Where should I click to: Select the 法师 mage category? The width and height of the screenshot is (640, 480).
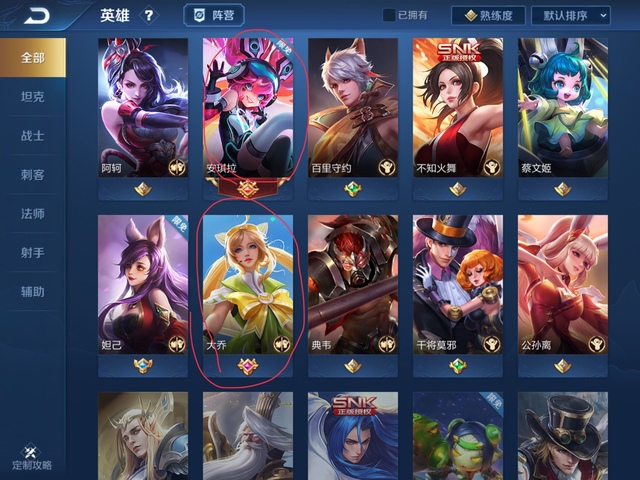pyautogui.click(x=33, y=214)
